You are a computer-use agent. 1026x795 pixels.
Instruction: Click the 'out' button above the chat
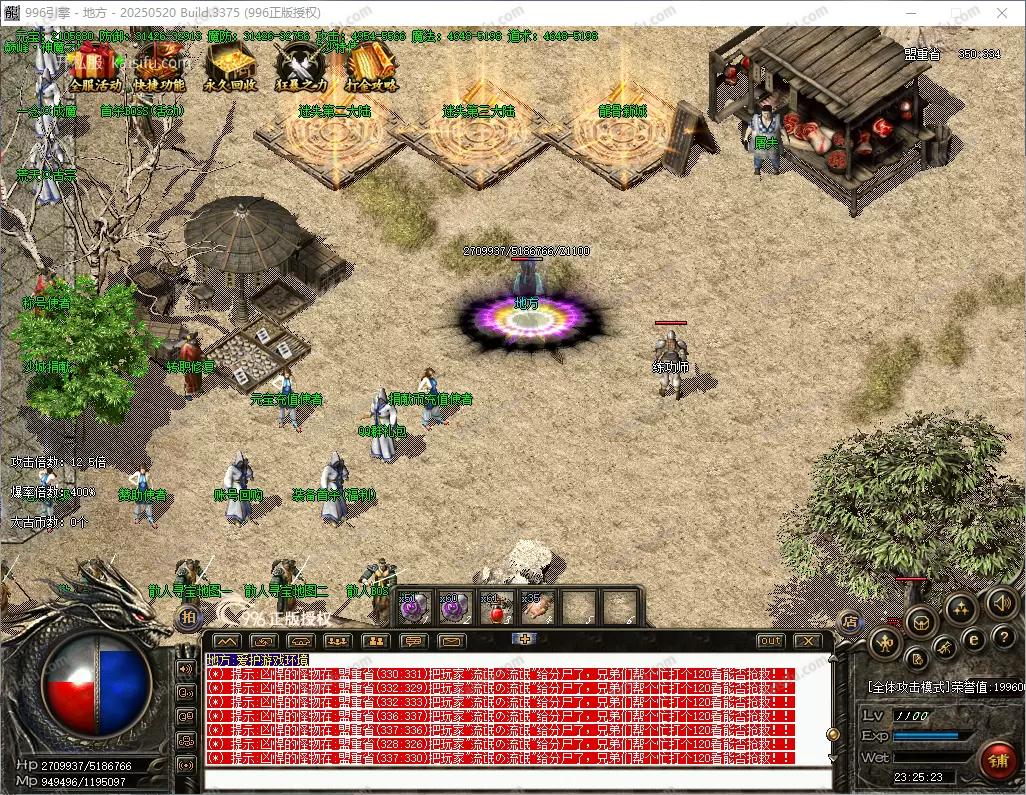(770, 641)
